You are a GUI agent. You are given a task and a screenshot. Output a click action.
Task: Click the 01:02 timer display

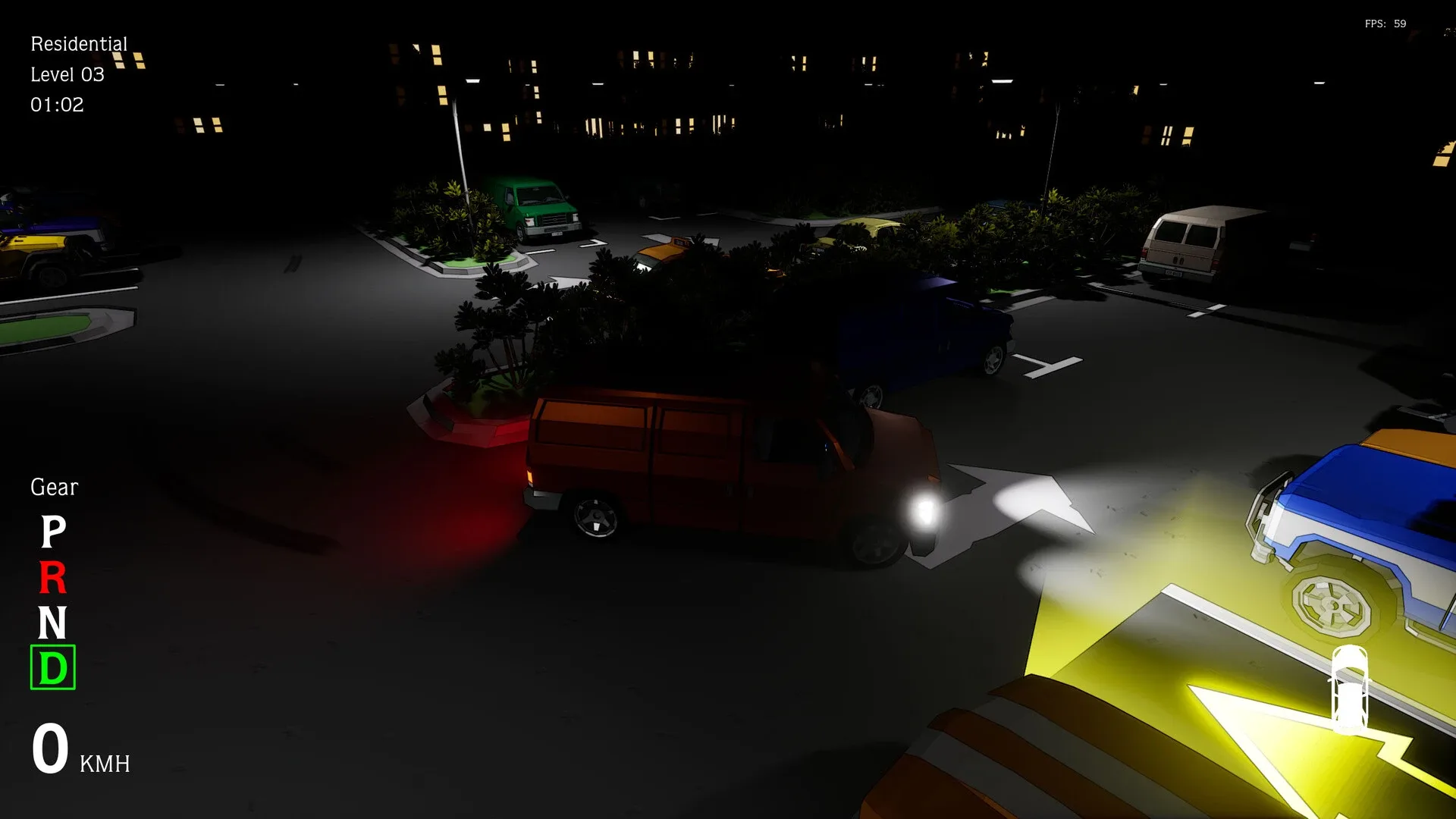pos(57,105)
